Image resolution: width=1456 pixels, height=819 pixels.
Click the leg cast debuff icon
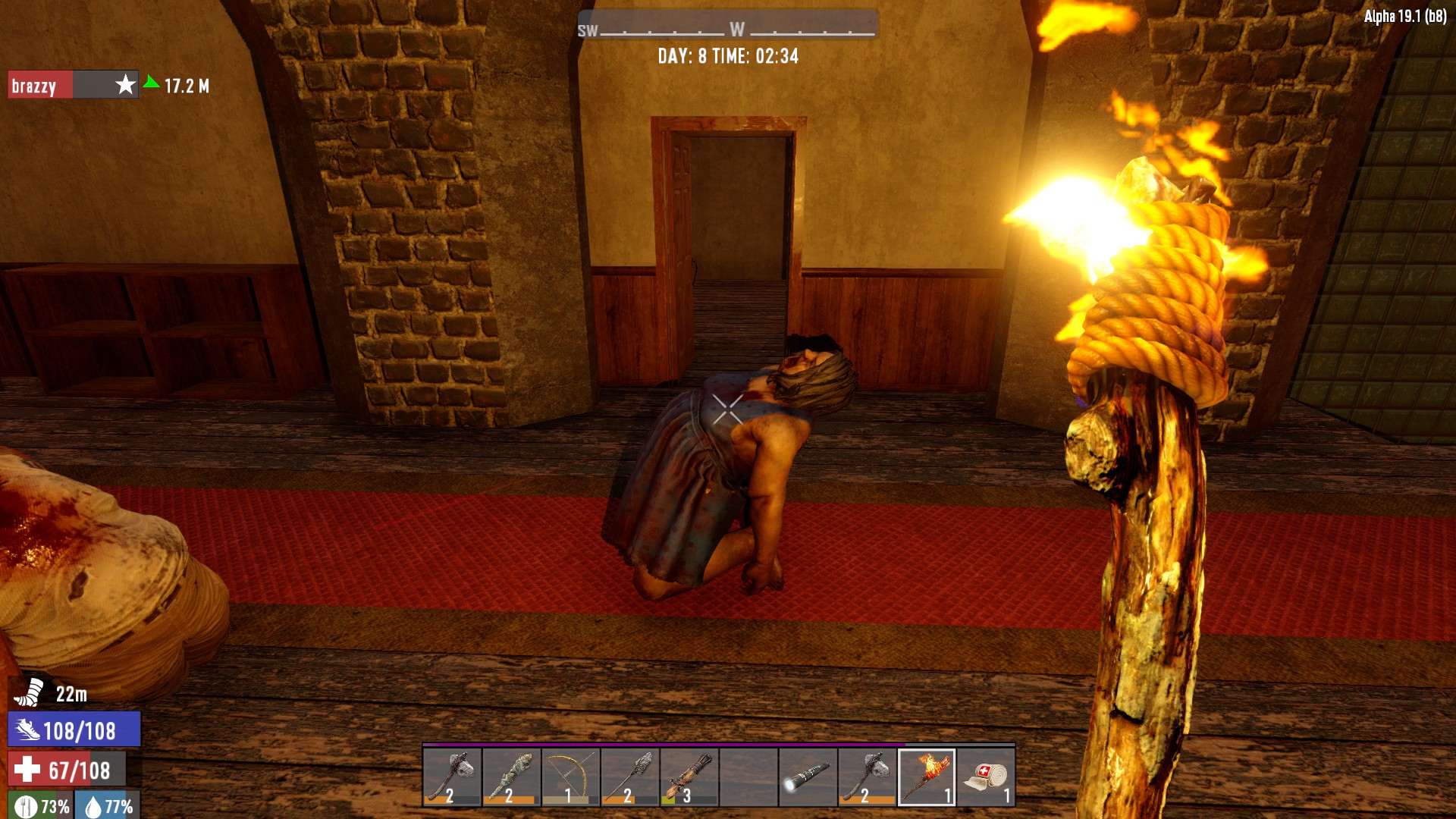[30, 692]
